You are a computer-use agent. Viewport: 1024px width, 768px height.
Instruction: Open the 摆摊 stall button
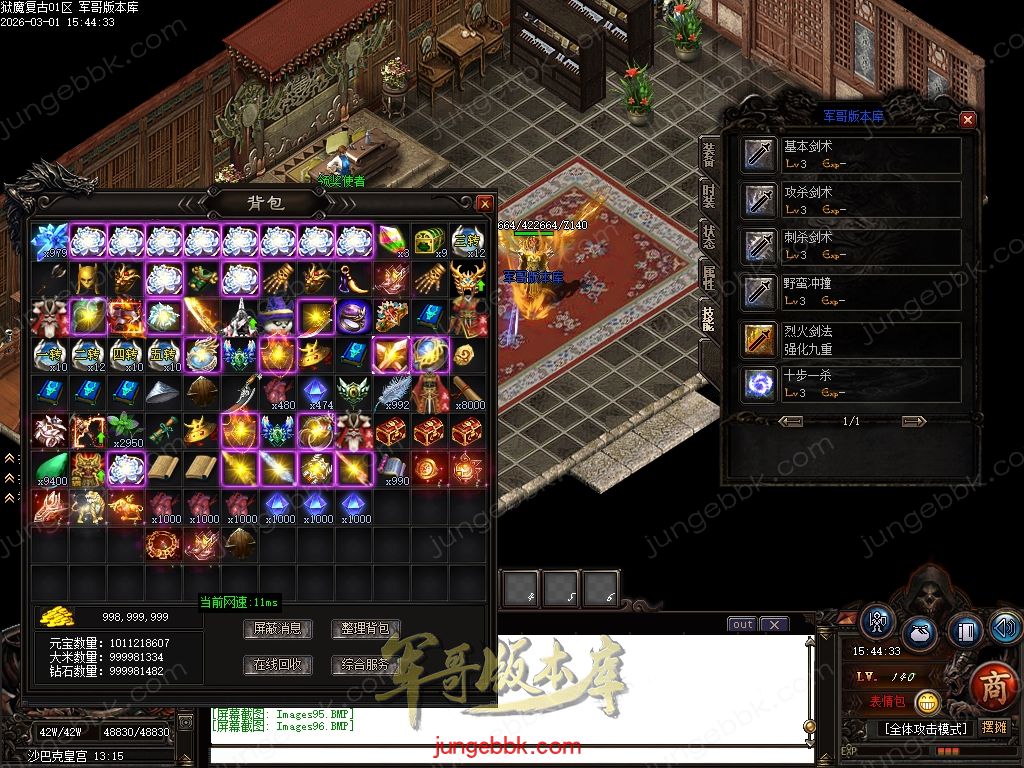(x=994, y=727)
